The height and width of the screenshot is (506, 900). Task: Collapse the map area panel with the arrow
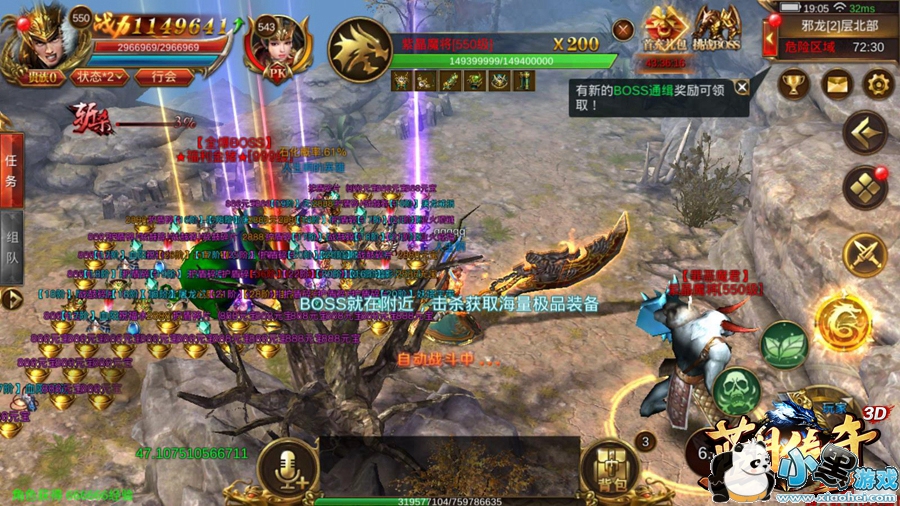coord(768,38)
